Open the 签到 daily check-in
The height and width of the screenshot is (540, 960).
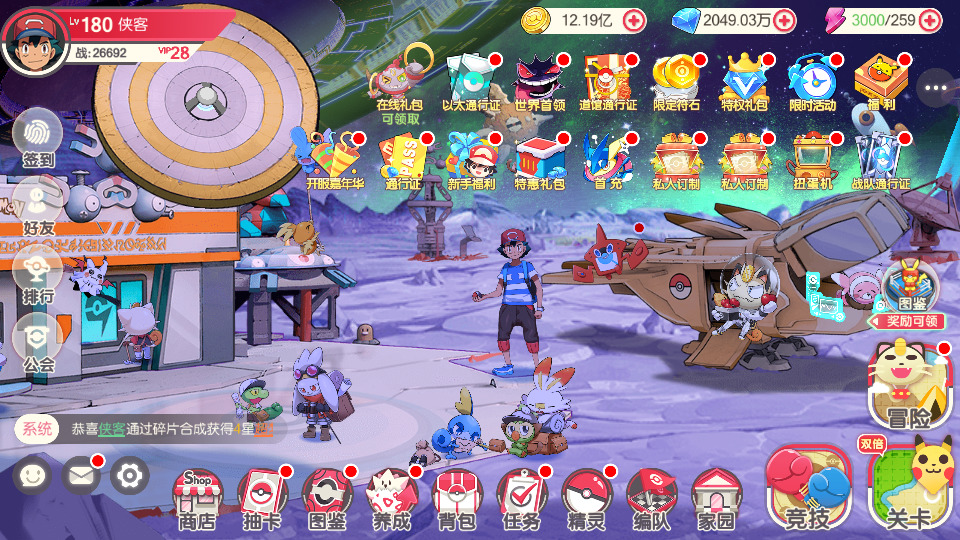[x=38, y=138]
